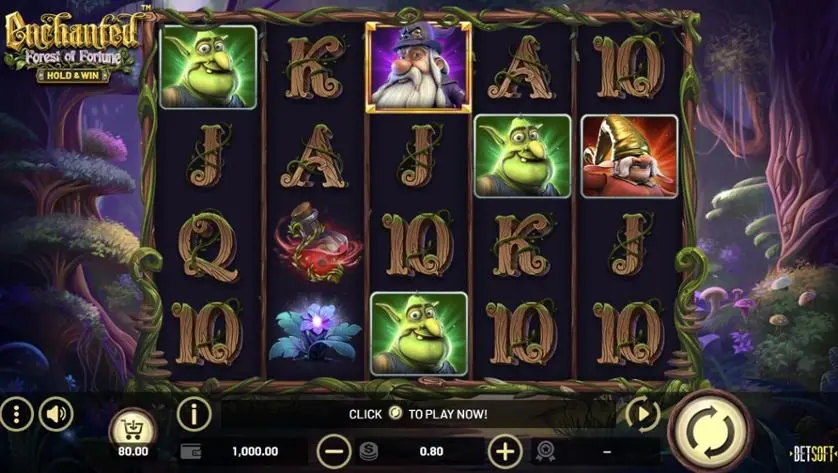Image resolution: width=838 pixels, height=473 pixels.
Task: Open the info paytable button
Action: tap(193, 412)
